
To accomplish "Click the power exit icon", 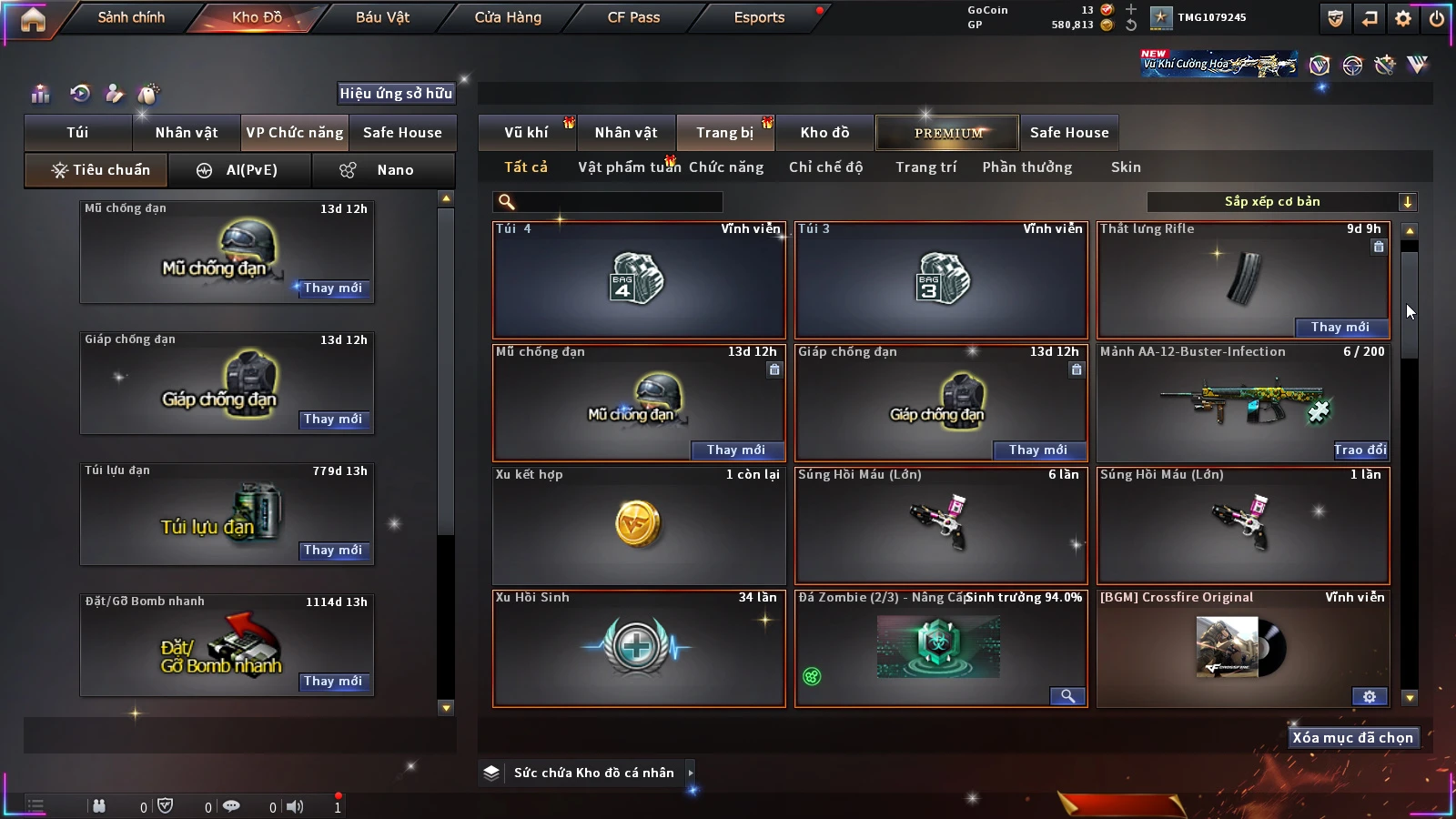I will tap(1437, 18).
